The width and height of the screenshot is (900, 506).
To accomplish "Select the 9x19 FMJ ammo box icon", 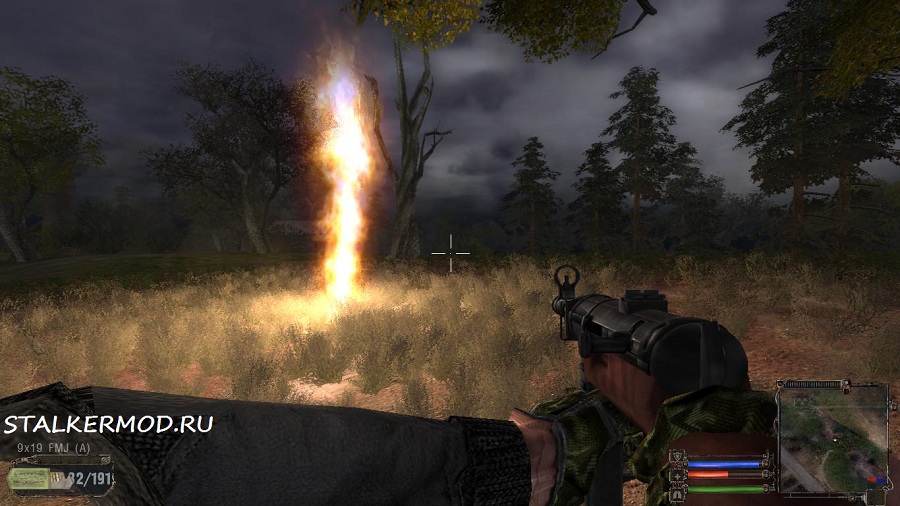I will coord(28,478).
